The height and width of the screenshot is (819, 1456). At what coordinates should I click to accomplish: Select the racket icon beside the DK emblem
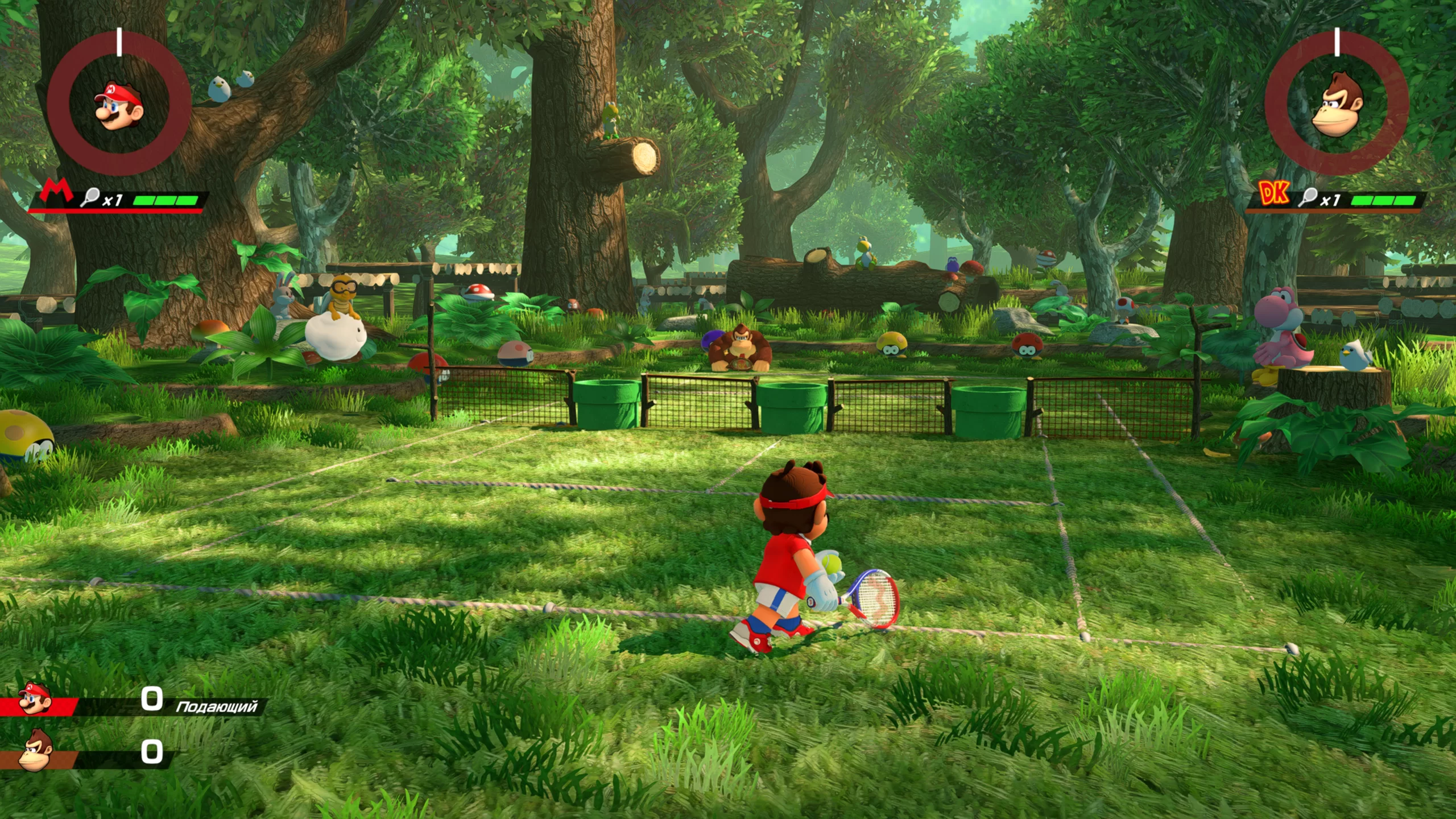tap(1308, 197)
